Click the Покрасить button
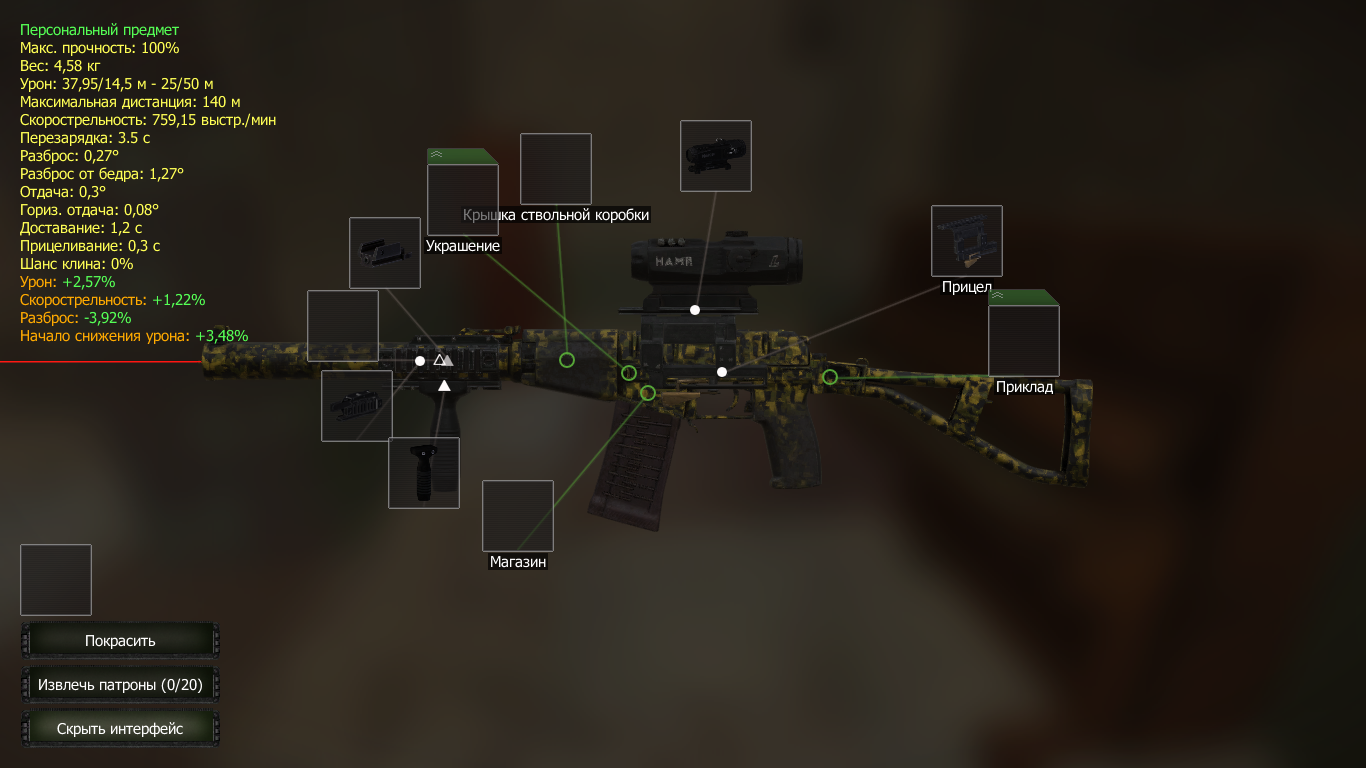1366x768 pixels. 120,641
